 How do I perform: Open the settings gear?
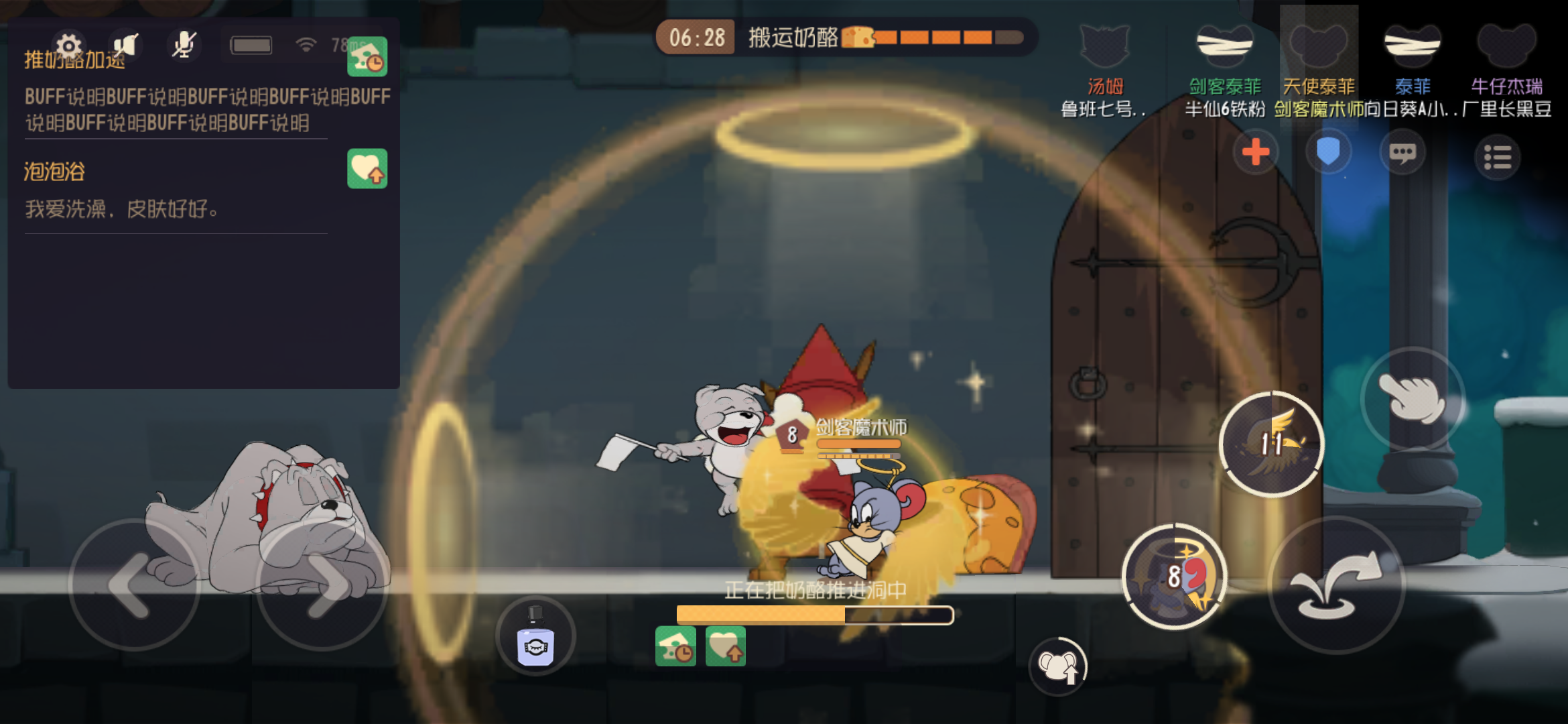click(68, 46)
